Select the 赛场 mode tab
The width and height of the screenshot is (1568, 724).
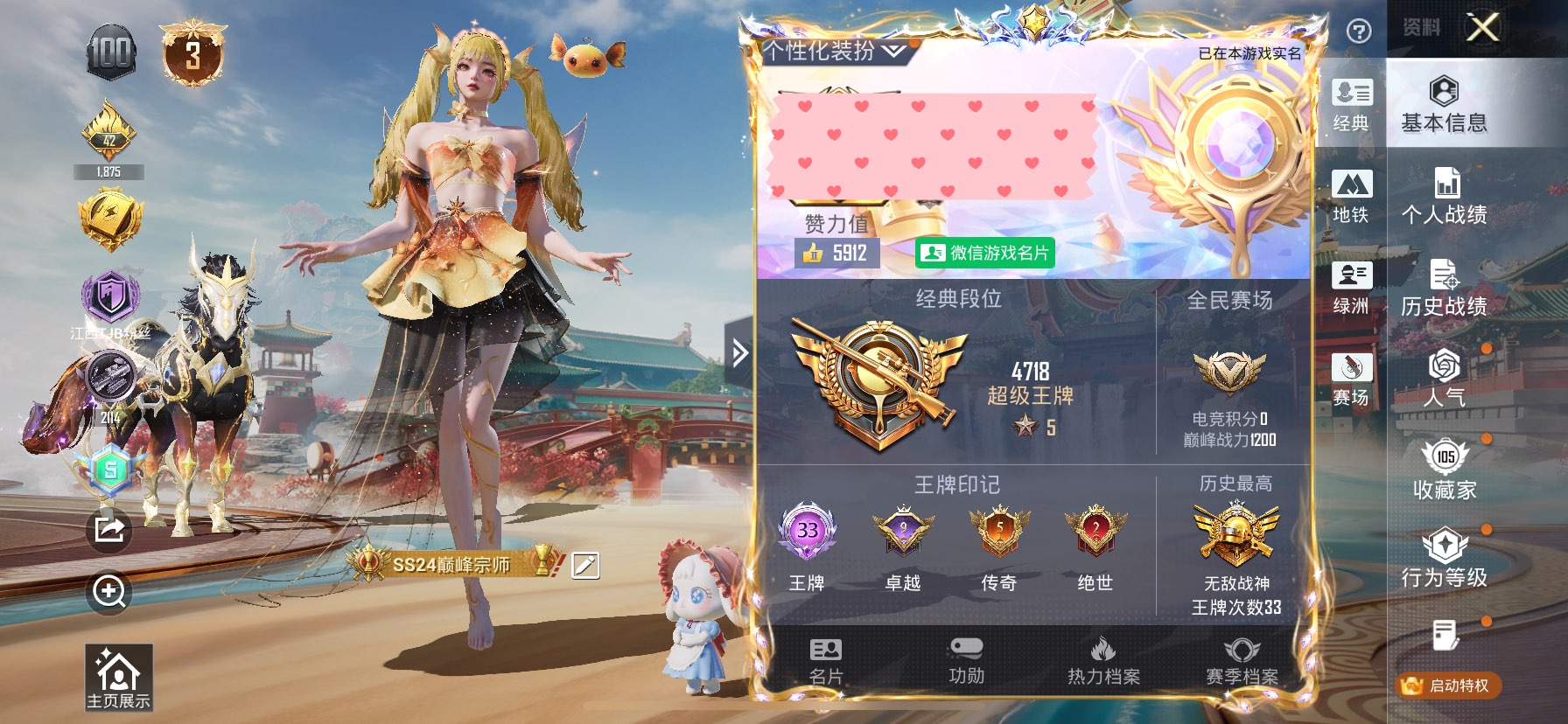[x=1351, y=379]
